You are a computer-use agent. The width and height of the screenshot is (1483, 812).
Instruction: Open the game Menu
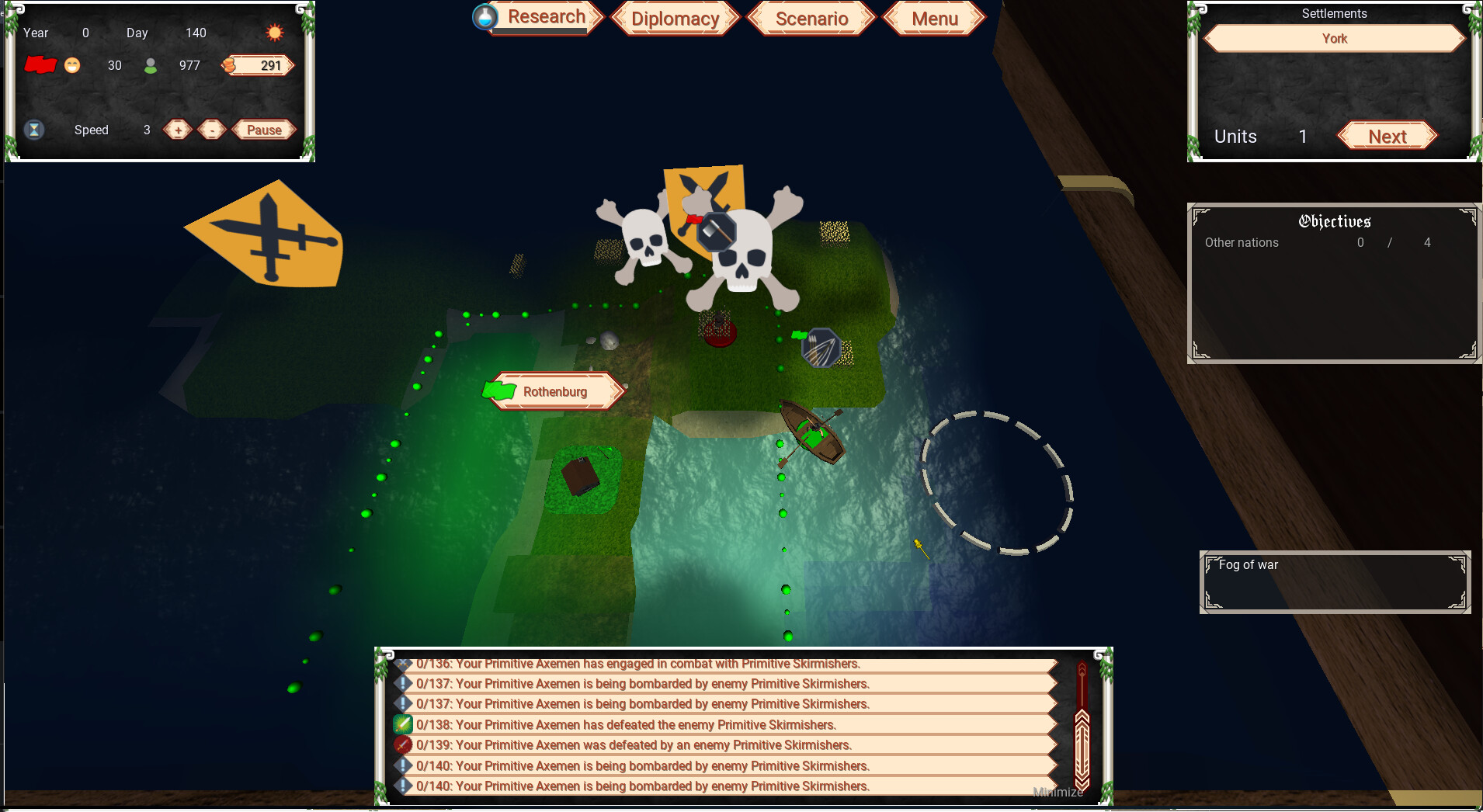pos(934,19)
